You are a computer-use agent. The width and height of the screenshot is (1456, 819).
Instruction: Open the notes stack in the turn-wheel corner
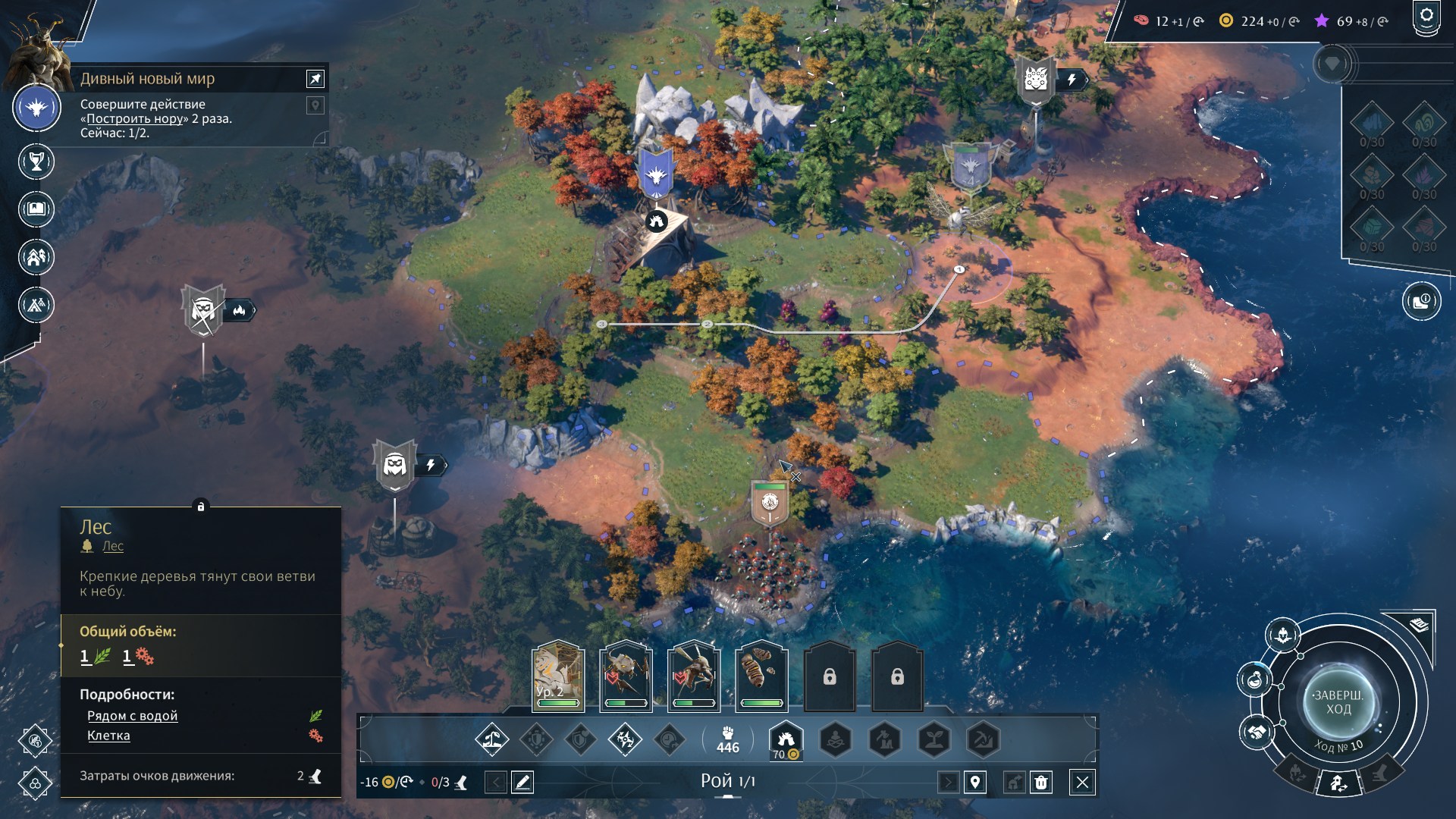coord(1420,625)
